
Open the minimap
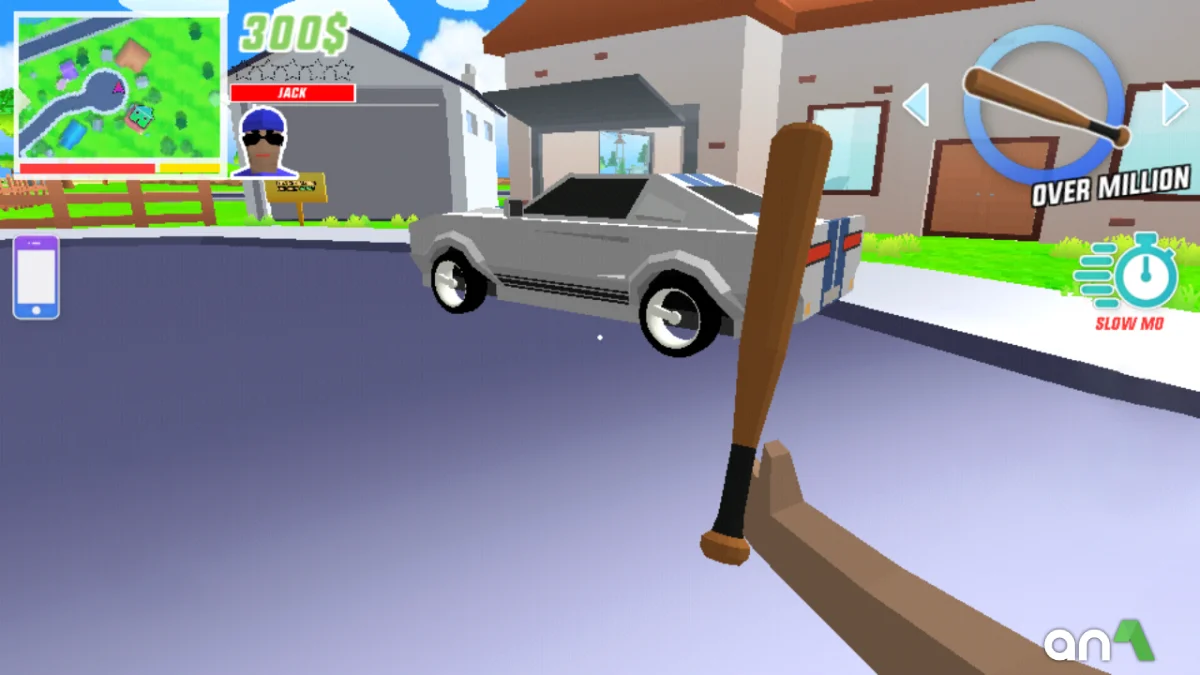(120, 88)
